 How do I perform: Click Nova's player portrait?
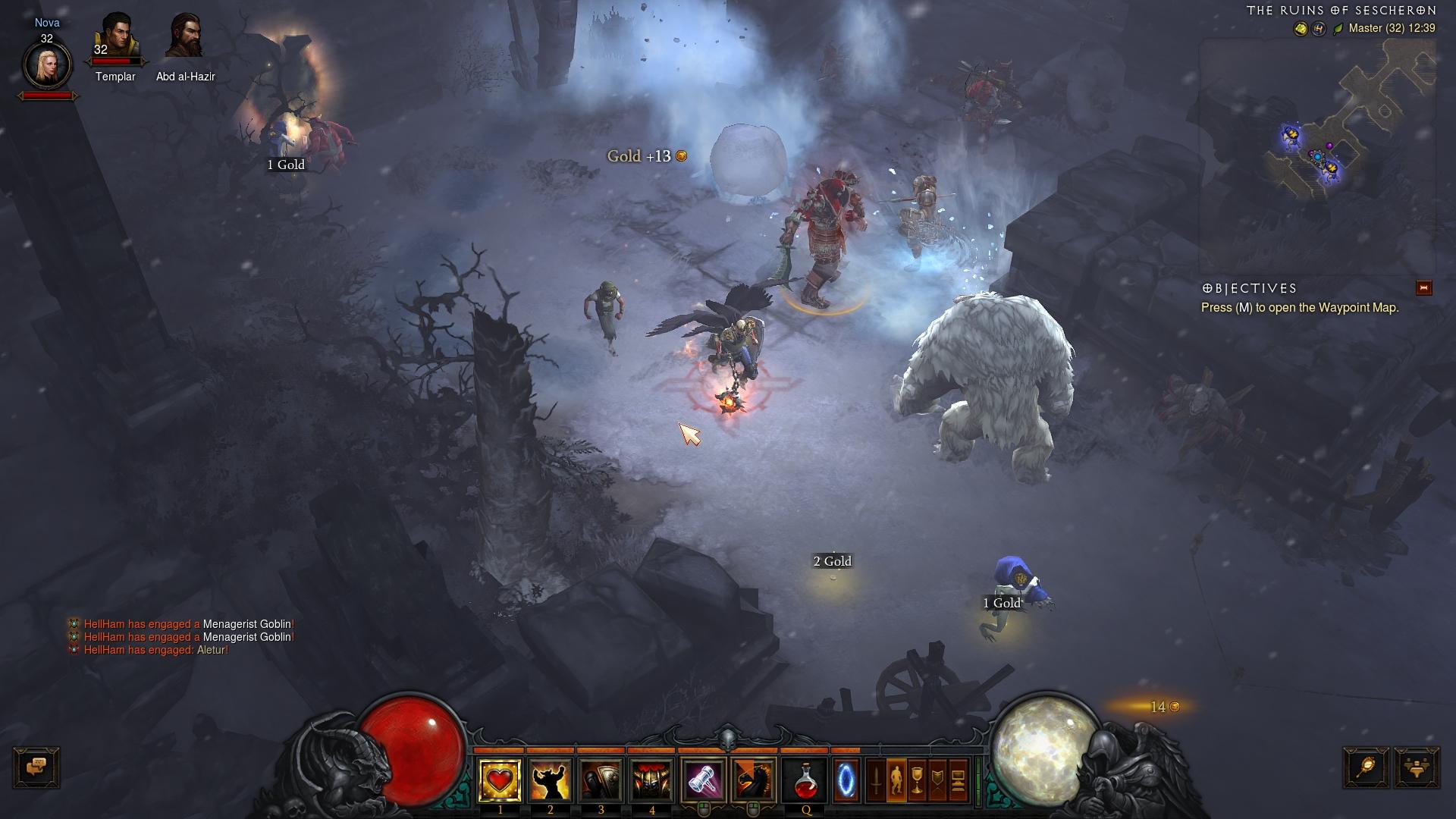point(47,65)
